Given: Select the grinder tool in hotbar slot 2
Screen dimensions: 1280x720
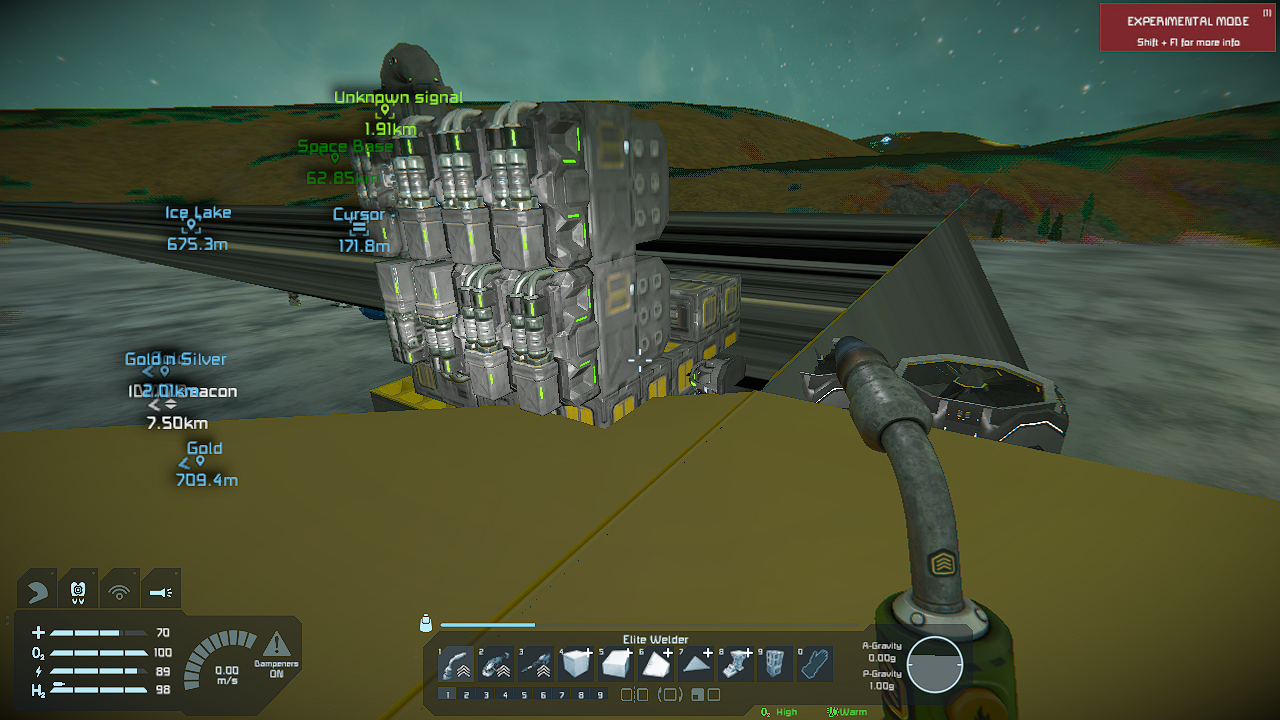Looking at the screenshot, I should click(496, 663).
